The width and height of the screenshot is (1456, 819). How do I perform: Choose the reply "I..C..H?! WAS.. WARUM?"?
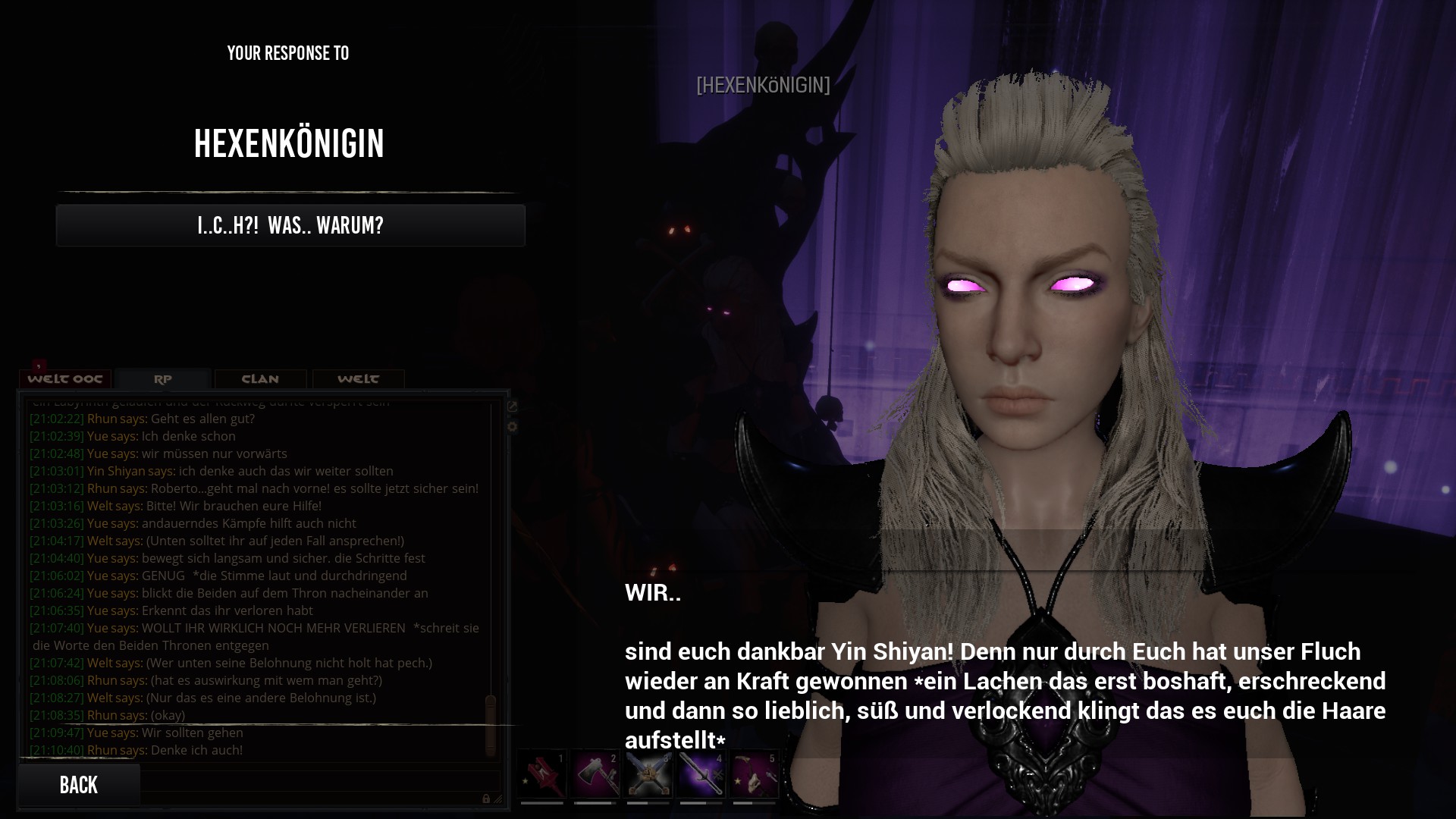(x=290, y=225)
